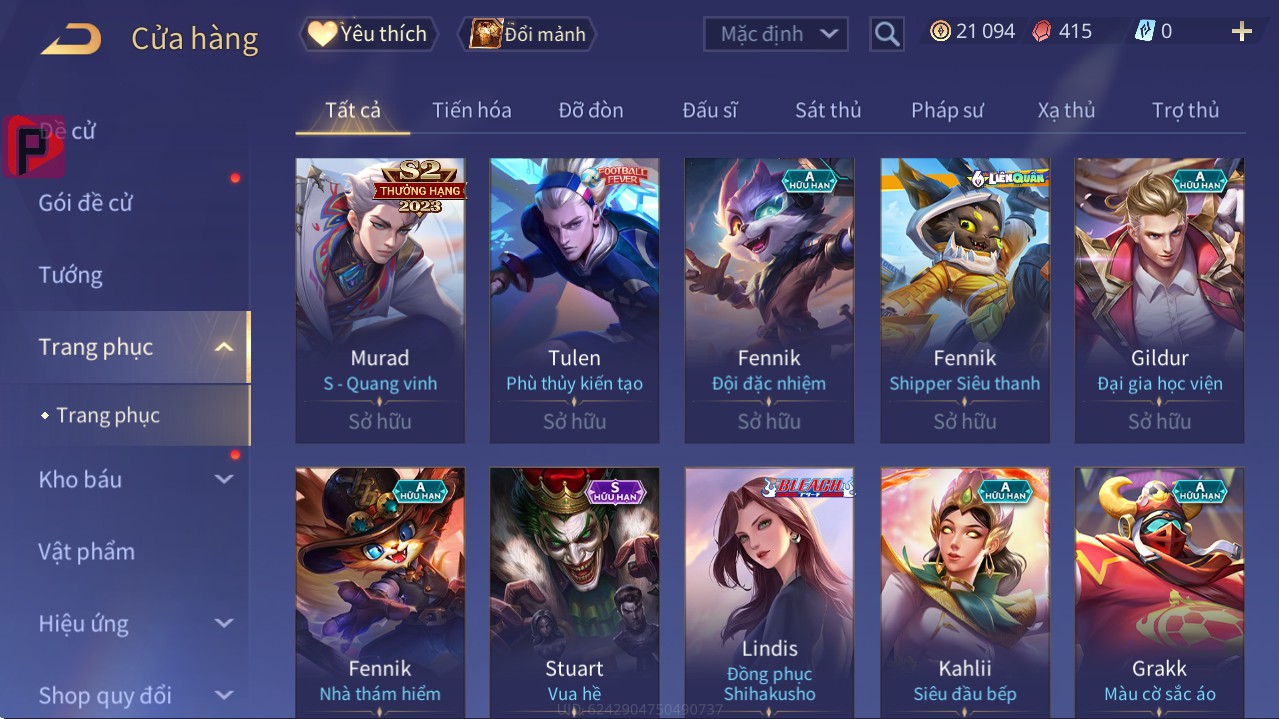Open the Yêu thích favorites list
1279x719 pixels.
click(368, 34)
